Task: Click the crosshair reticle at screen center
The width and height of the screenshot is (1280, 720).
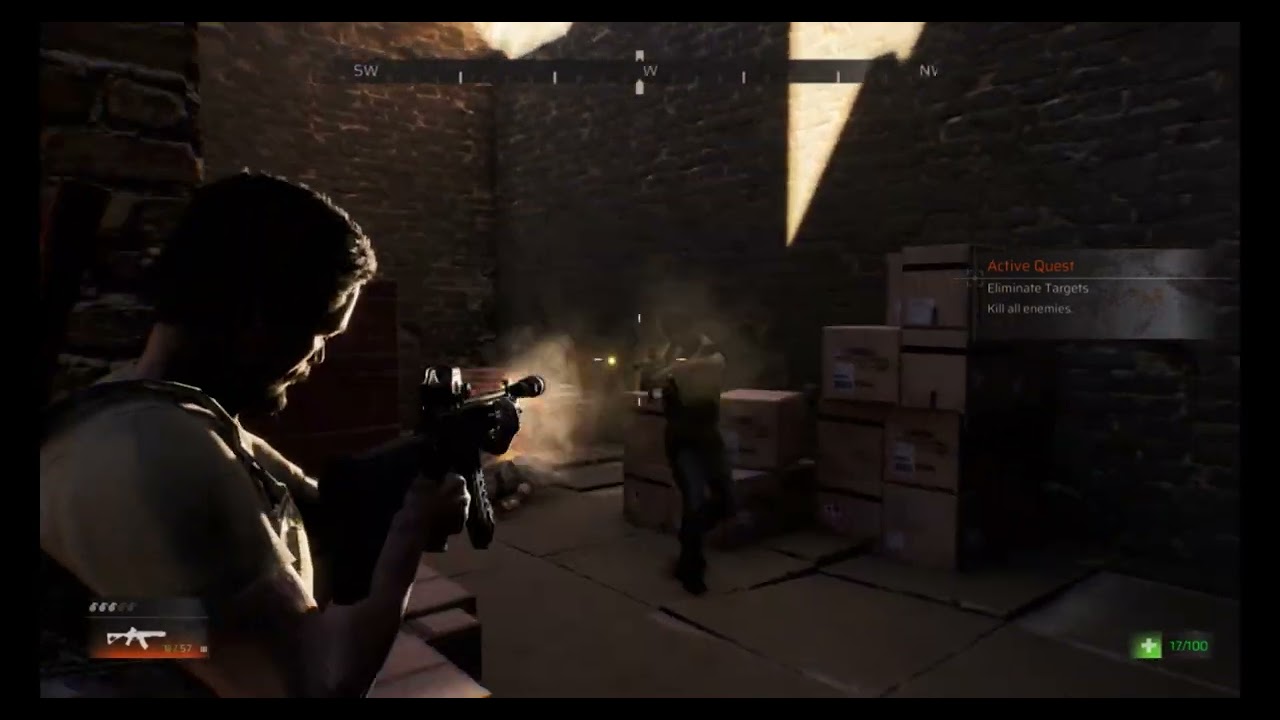Action: [x=638, y=315]
